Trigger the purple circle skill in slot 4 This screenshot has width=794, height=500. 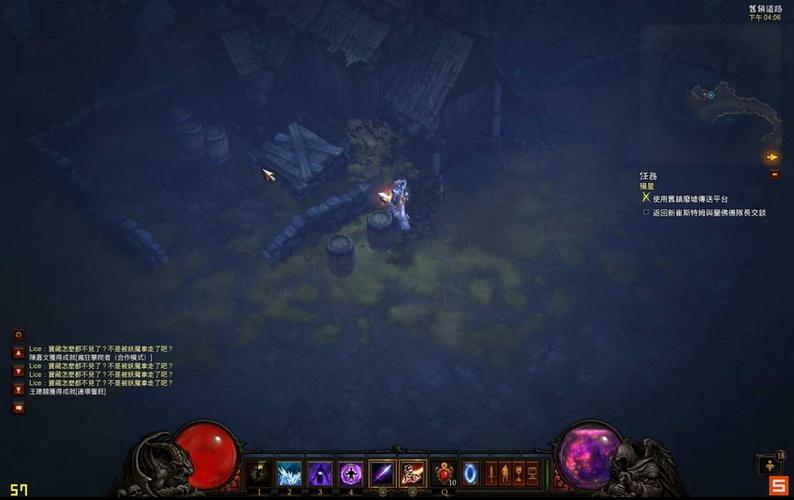point(350,473)
